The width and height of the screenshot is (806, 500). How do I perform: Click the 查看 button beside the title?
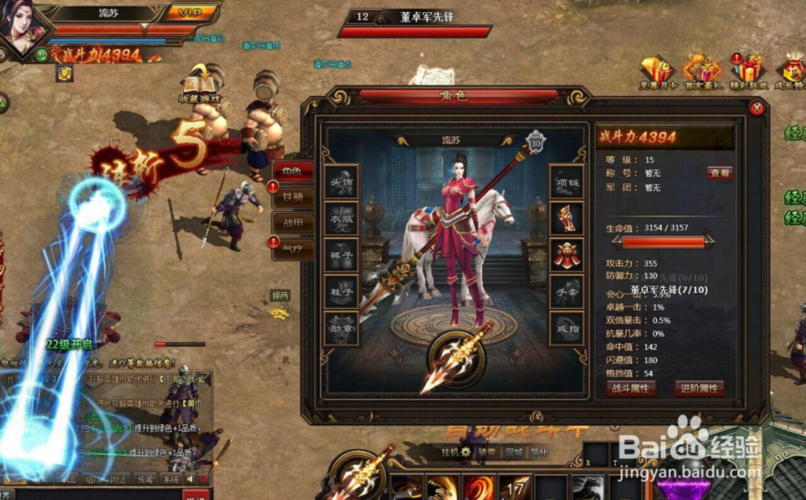point(719,173)
